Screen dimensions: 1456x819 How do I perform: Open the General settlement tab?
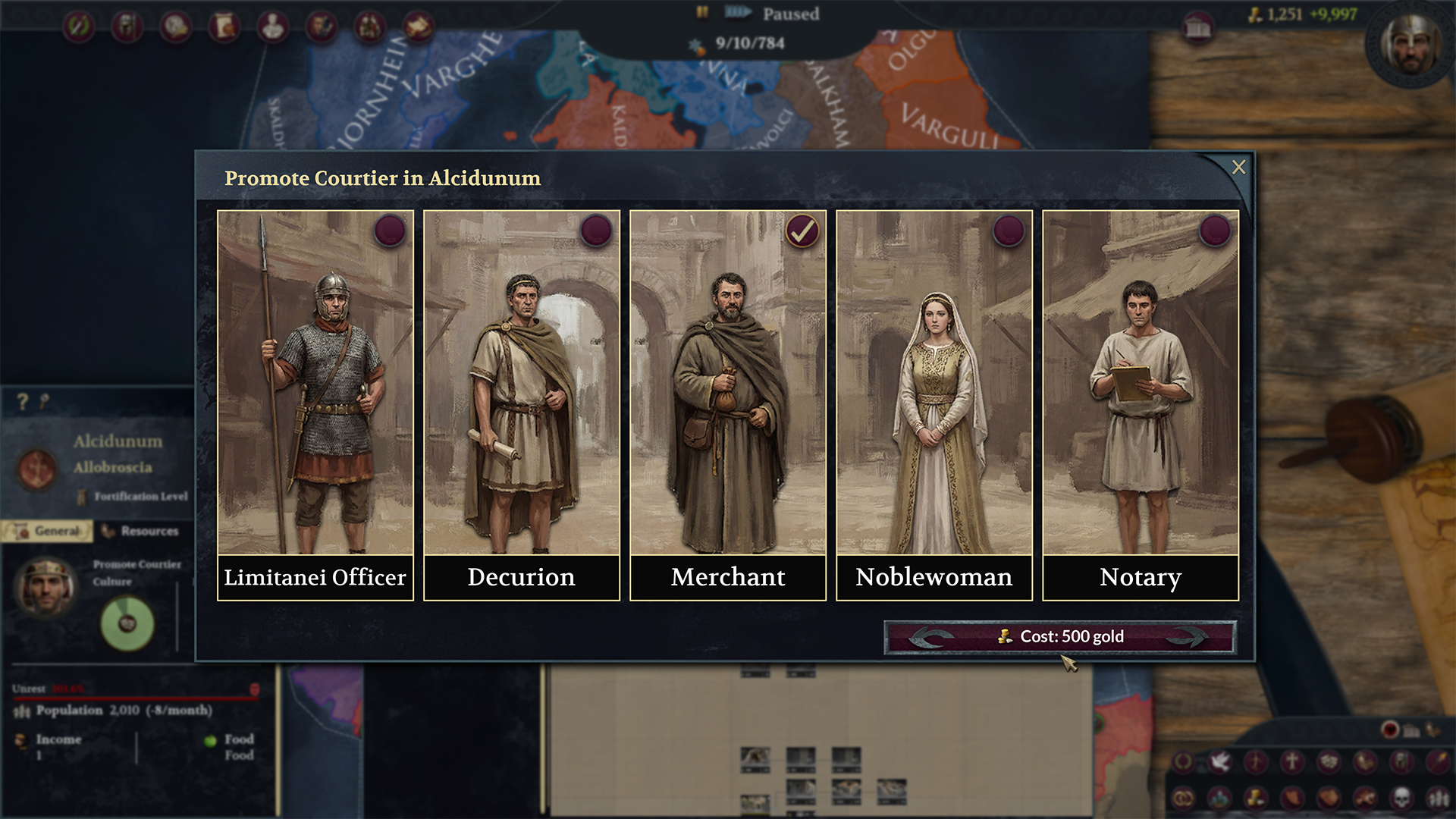[x=48, y=531]
